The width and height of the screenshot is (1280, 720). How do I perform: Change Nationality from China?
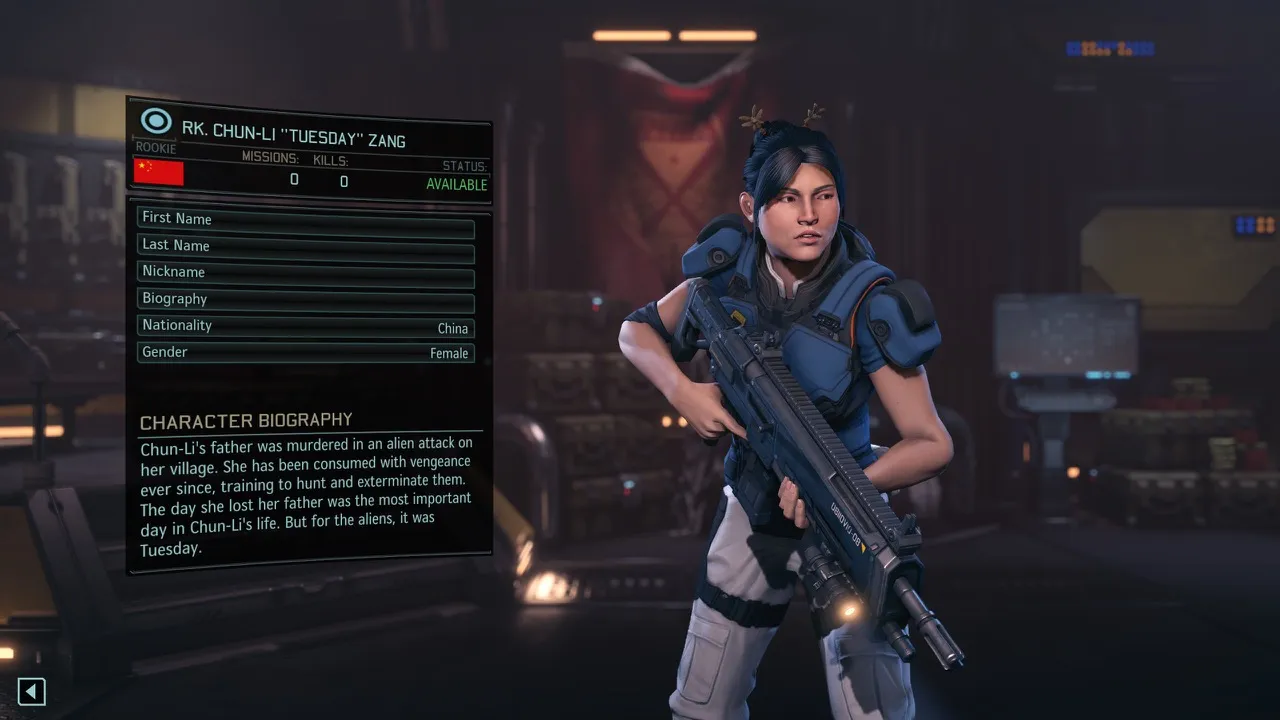[305, 327]
